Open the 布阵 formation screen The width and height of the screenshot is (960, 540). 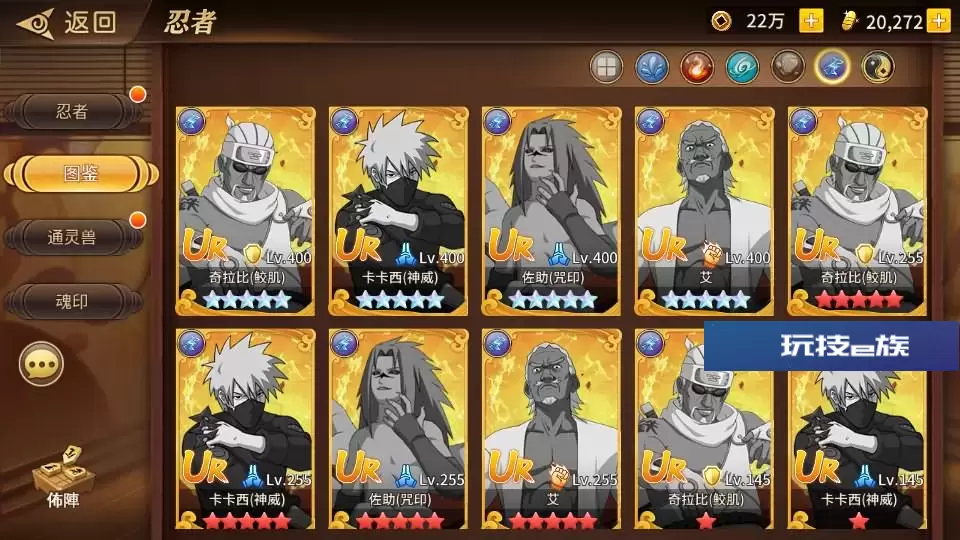[56, 479]
